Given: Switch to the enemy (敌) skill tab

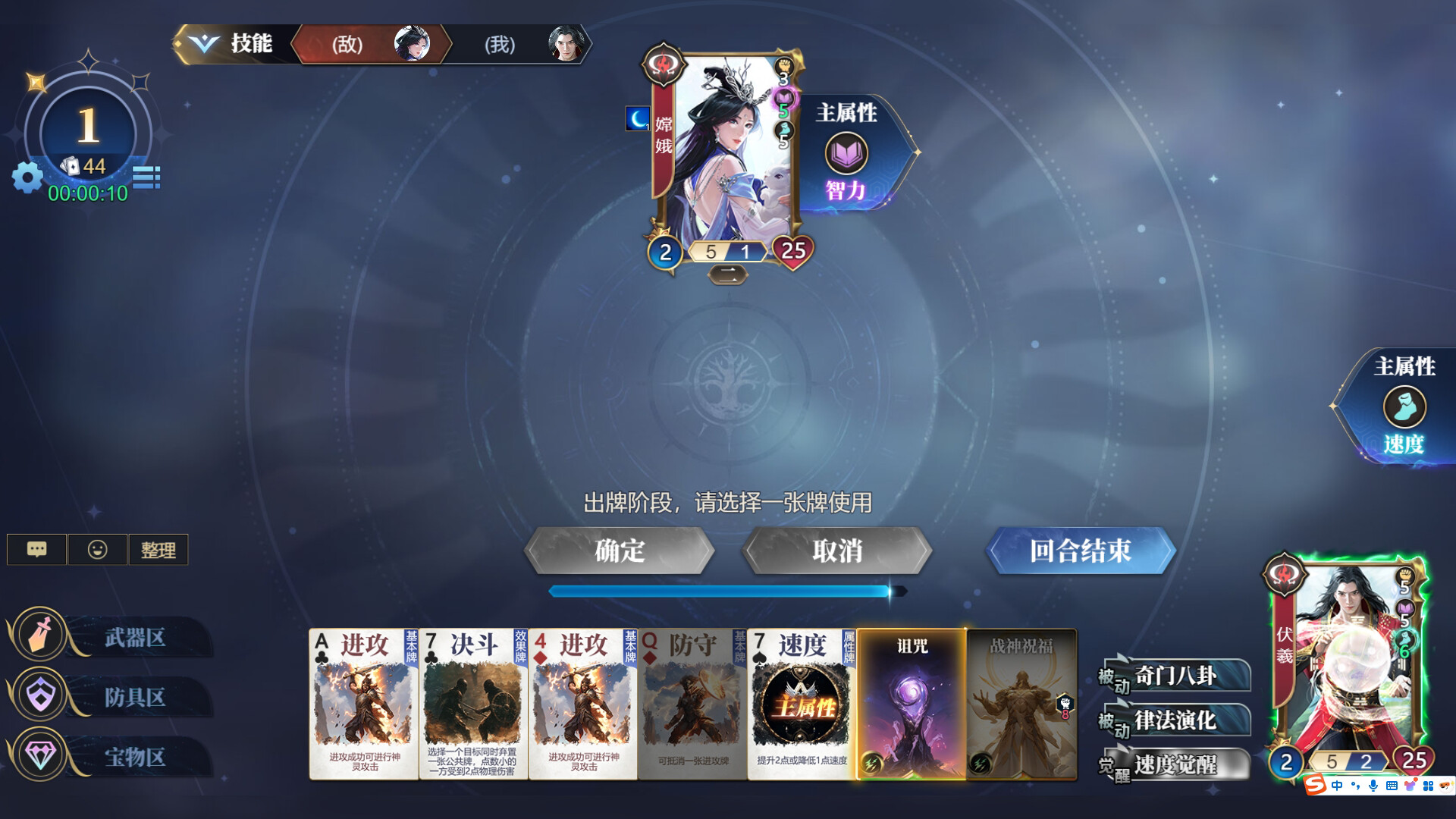Looking at the screenshot, I should (x=372, y=44).
